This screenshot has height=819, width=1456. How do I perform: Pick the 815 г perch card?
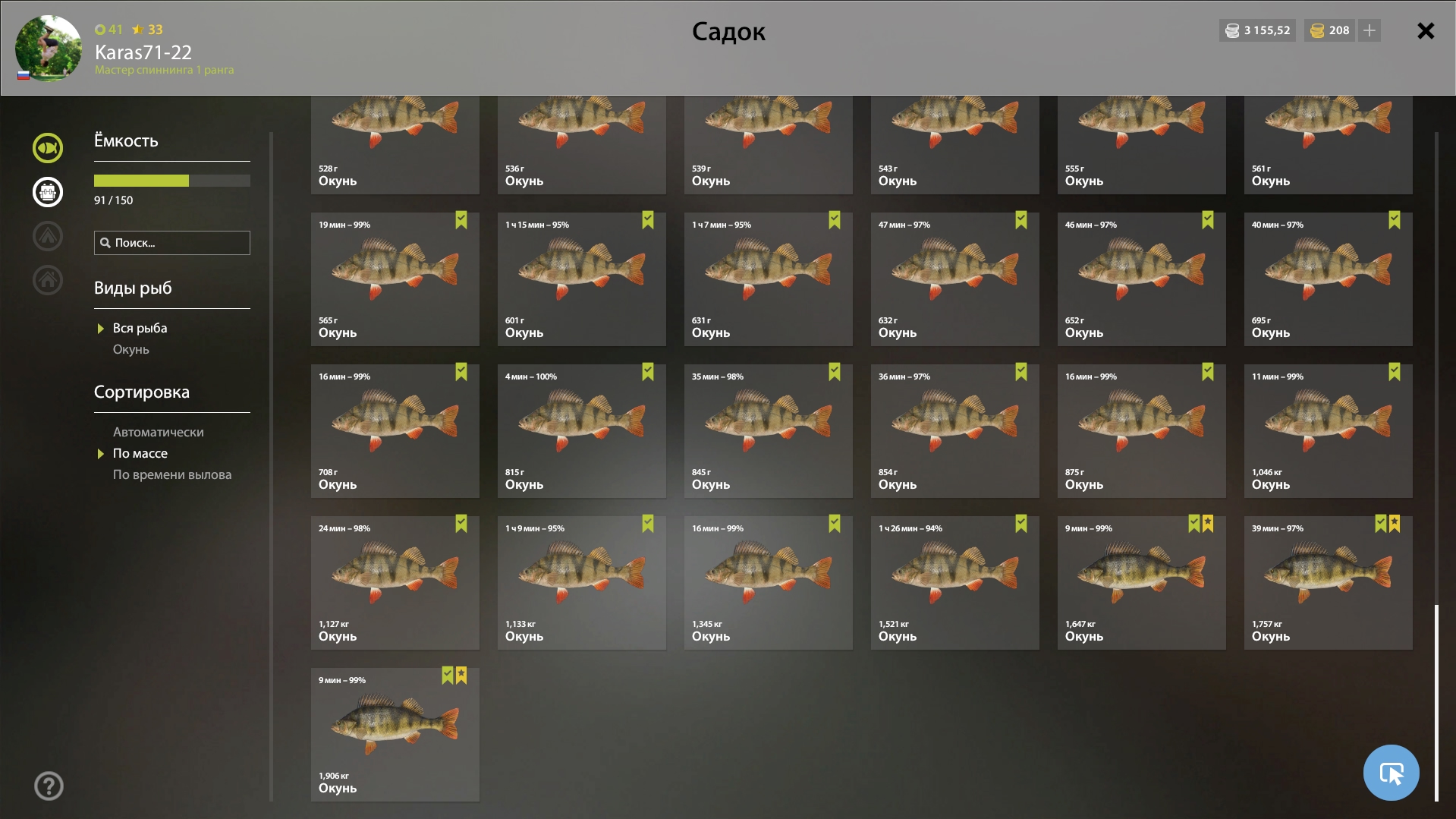click(581, 430)
